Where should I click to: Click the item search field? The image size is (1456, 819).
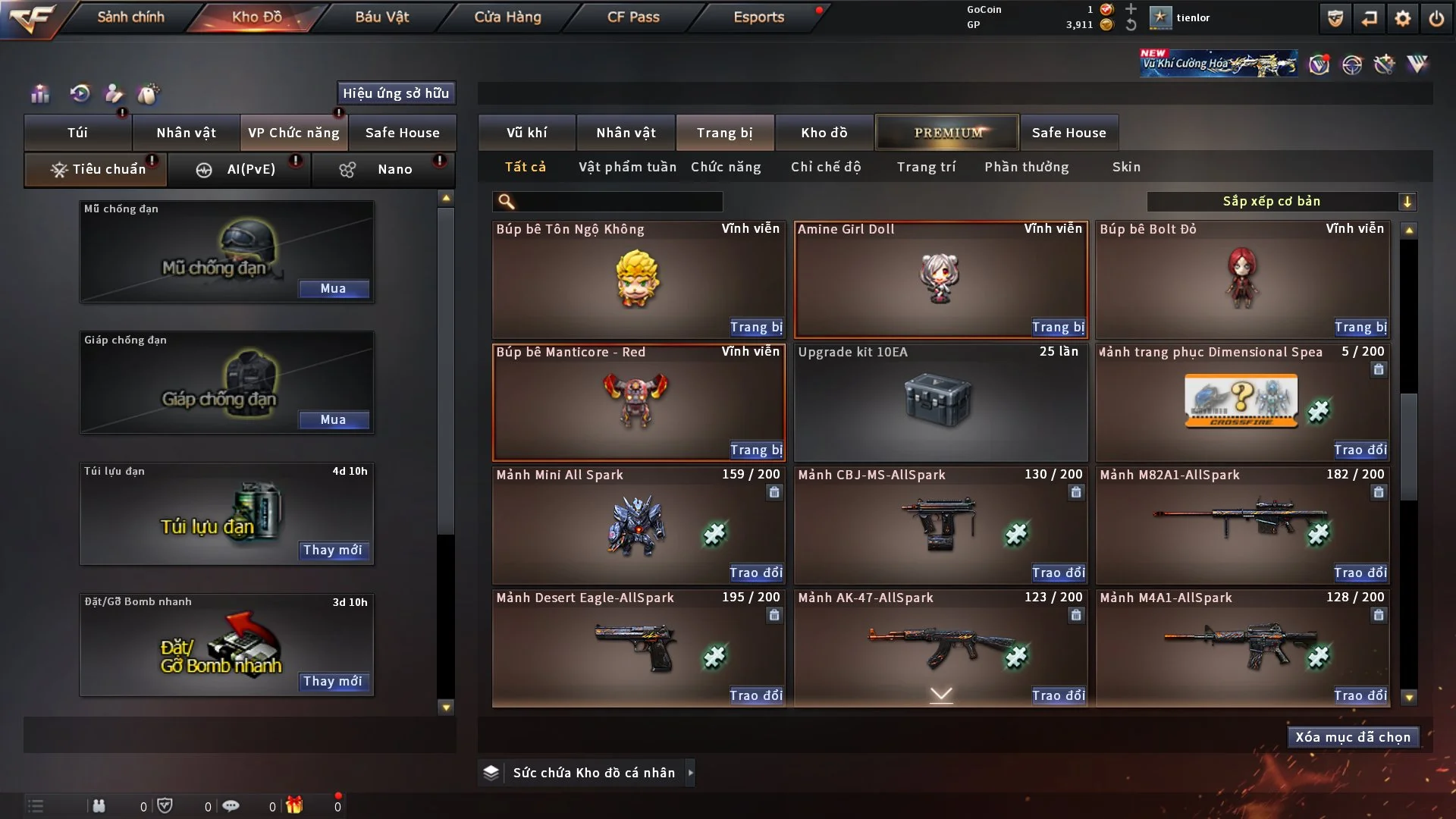618,202
